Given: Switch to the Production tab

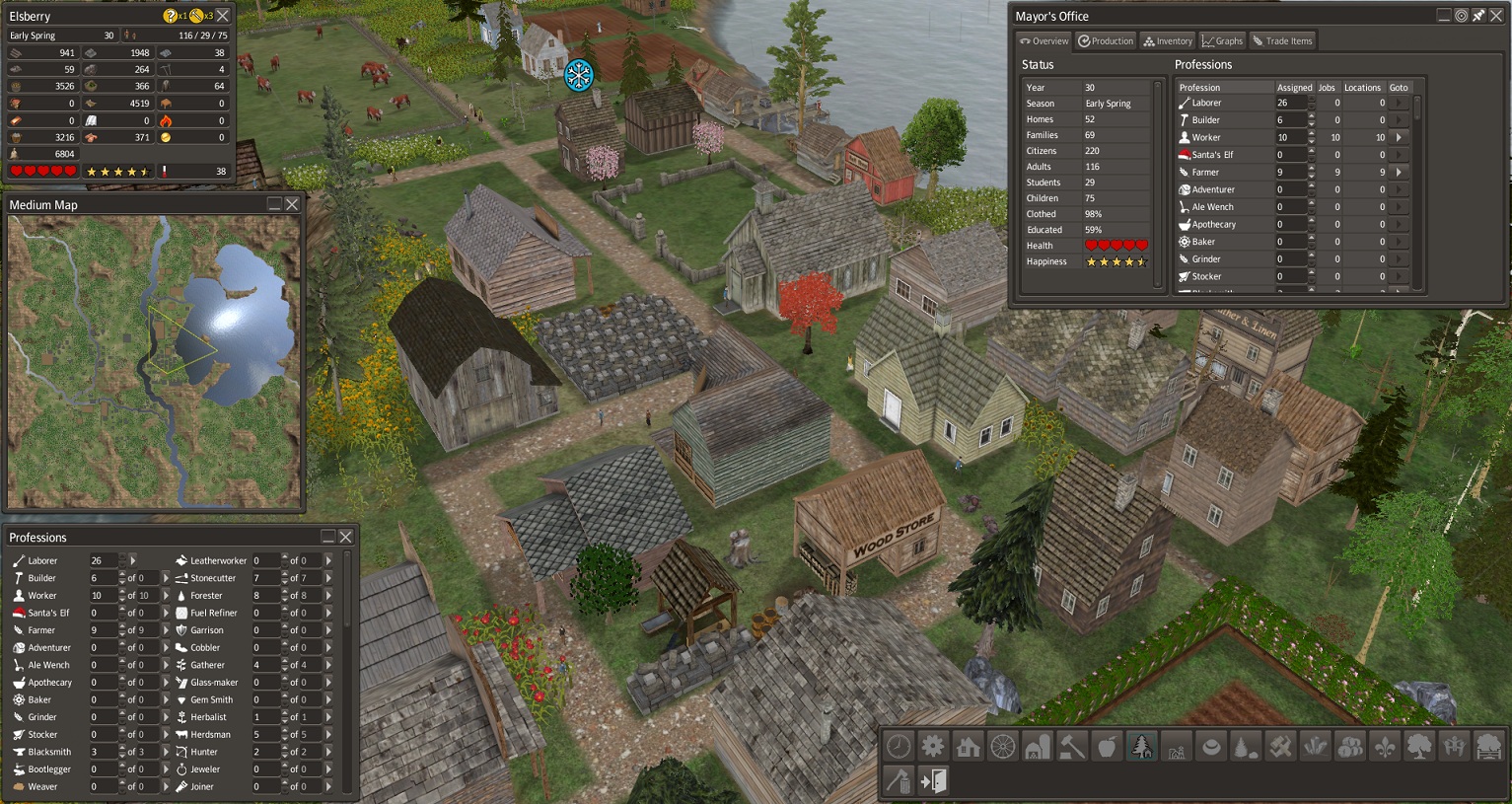Looking at the screenshot, I should click(1106, 41).
